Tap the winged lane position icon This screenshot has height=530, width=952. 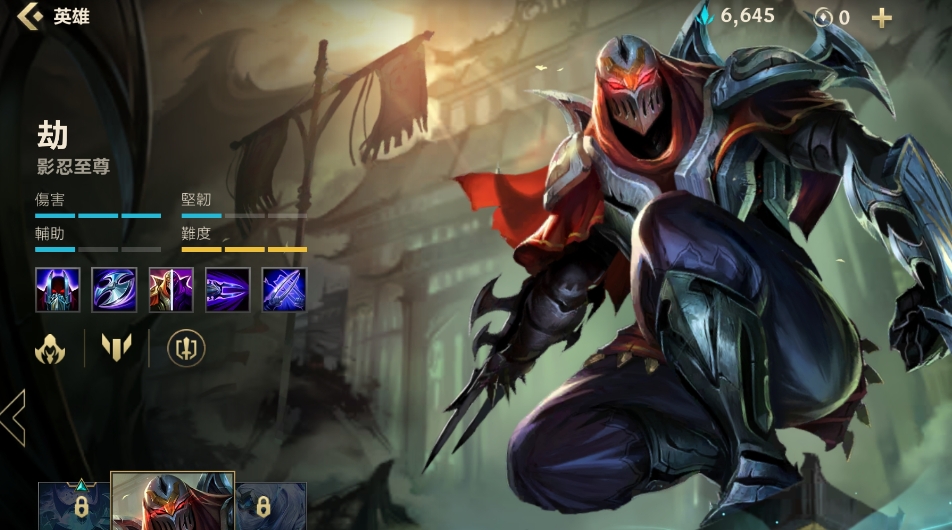point(117,348)
